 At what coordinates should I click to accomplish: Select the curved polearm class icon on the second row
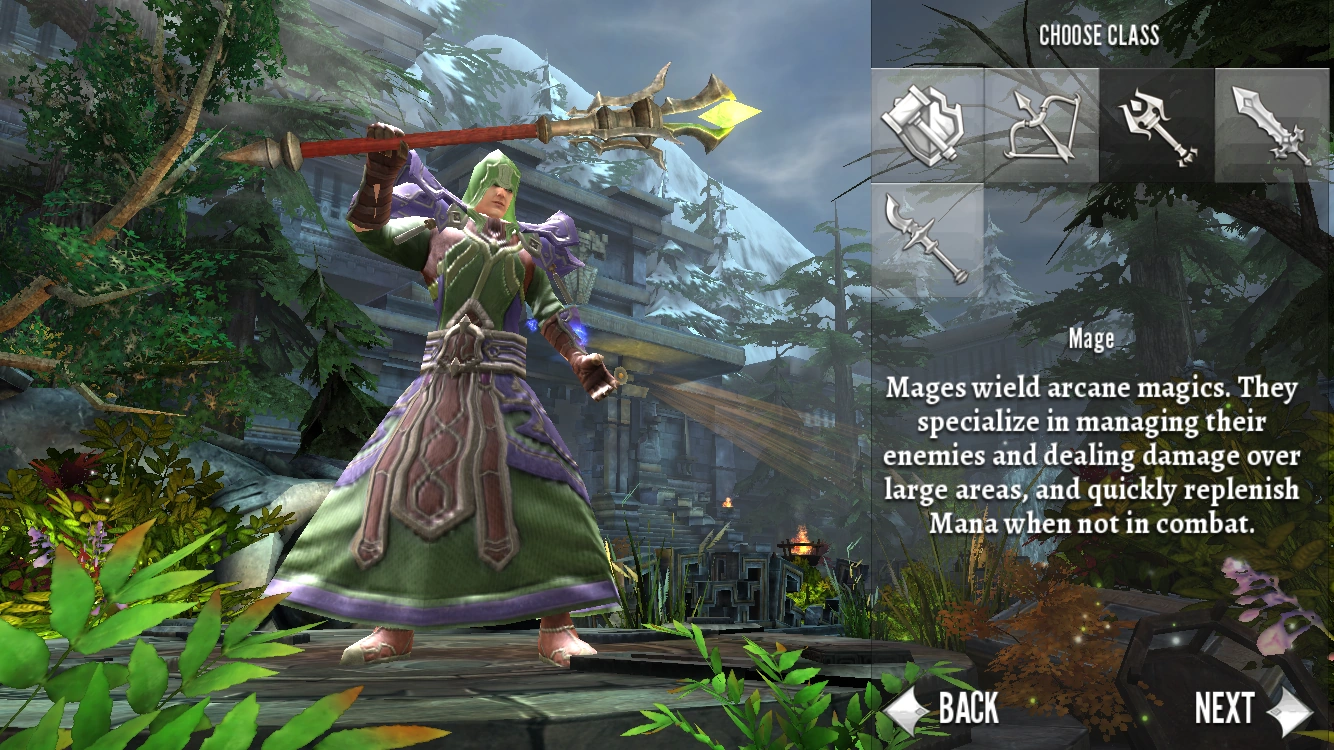click(x=925, y=240)
